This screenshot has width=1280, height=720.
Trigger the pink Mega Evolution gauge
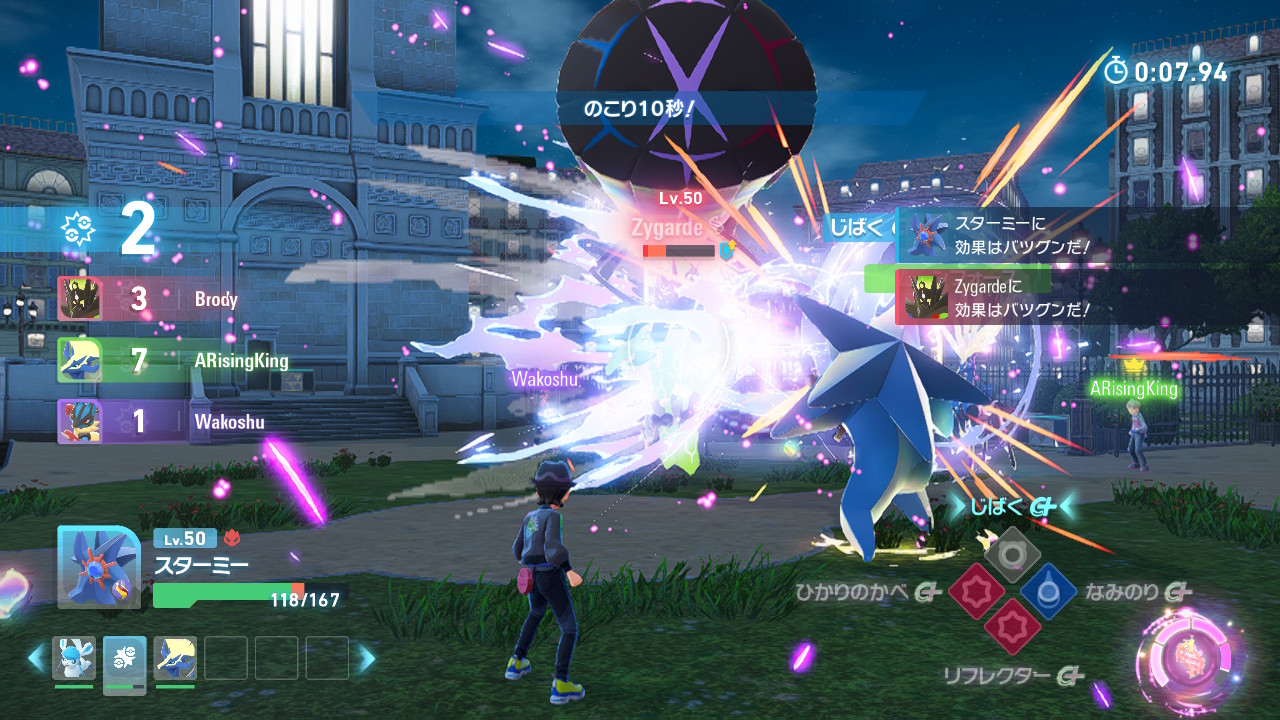1190,655
